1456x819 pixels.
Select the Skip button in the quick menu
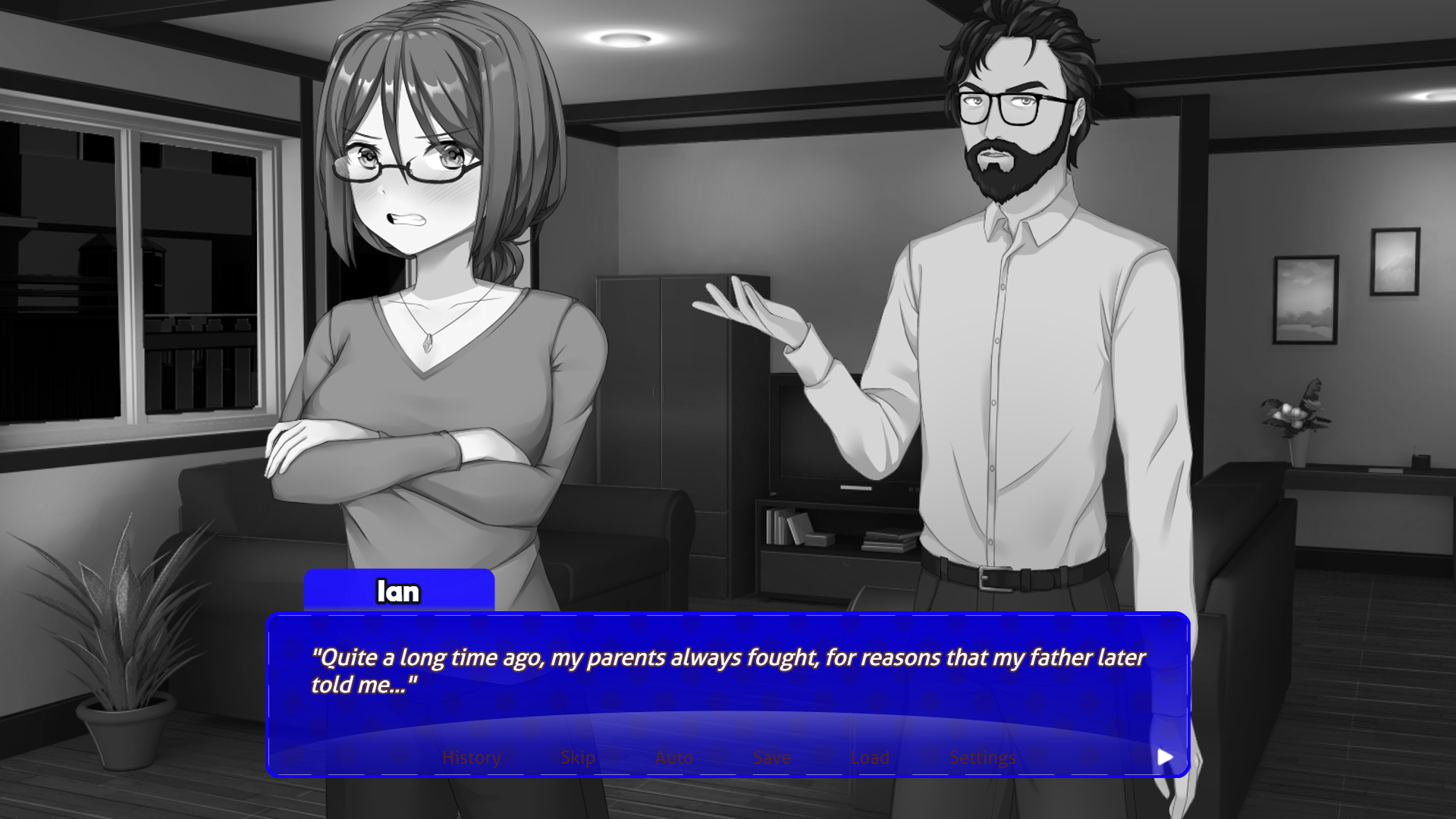point(576,756)
